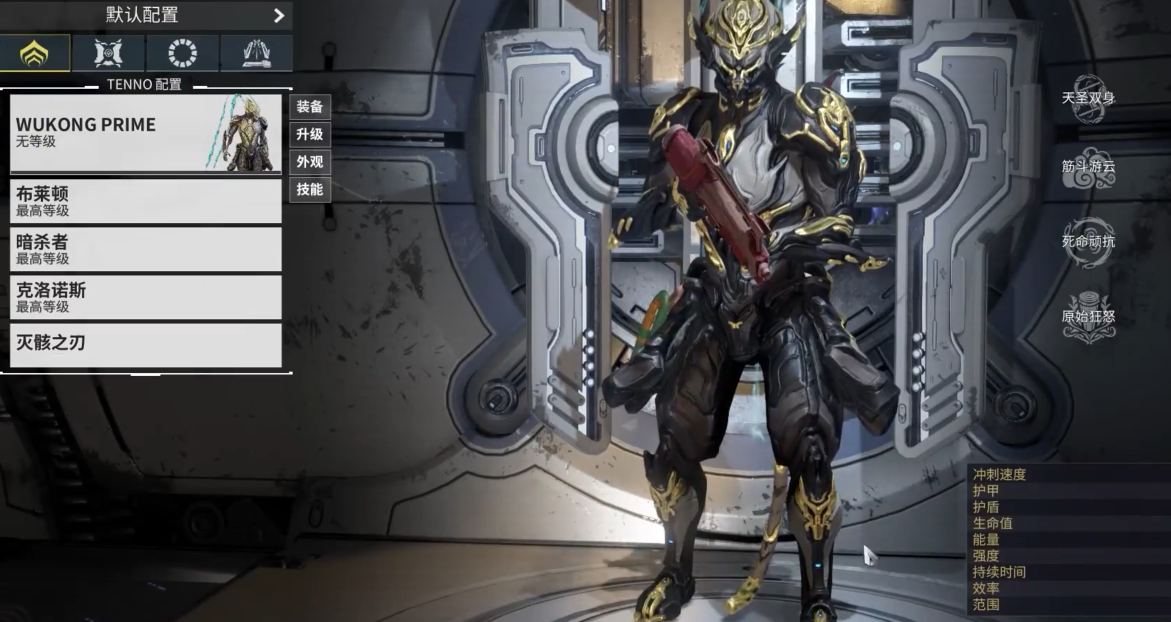
Task: Open the 外观 appearance menu
Action: pos(310,161)
